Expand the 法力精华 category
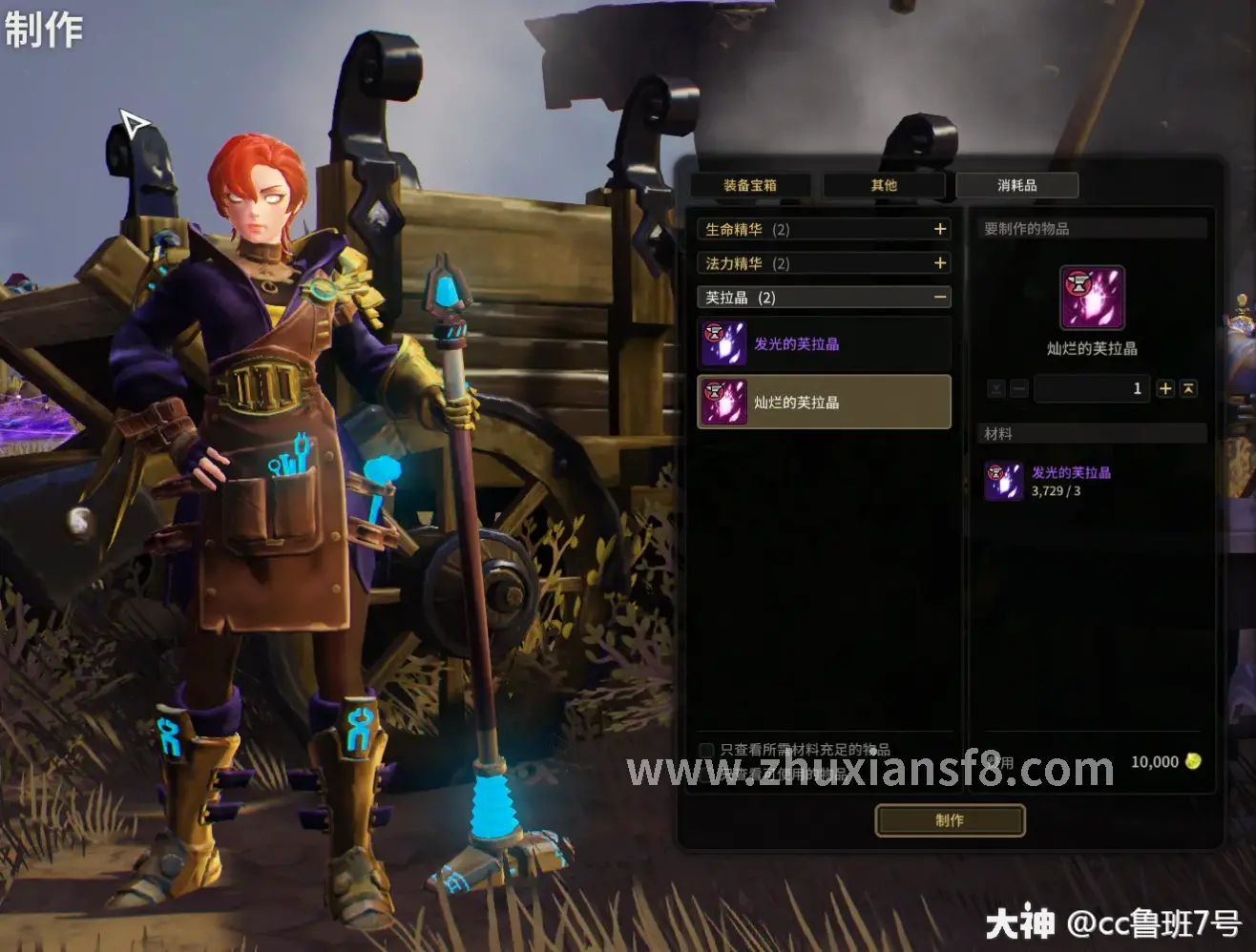 (940, 263)
